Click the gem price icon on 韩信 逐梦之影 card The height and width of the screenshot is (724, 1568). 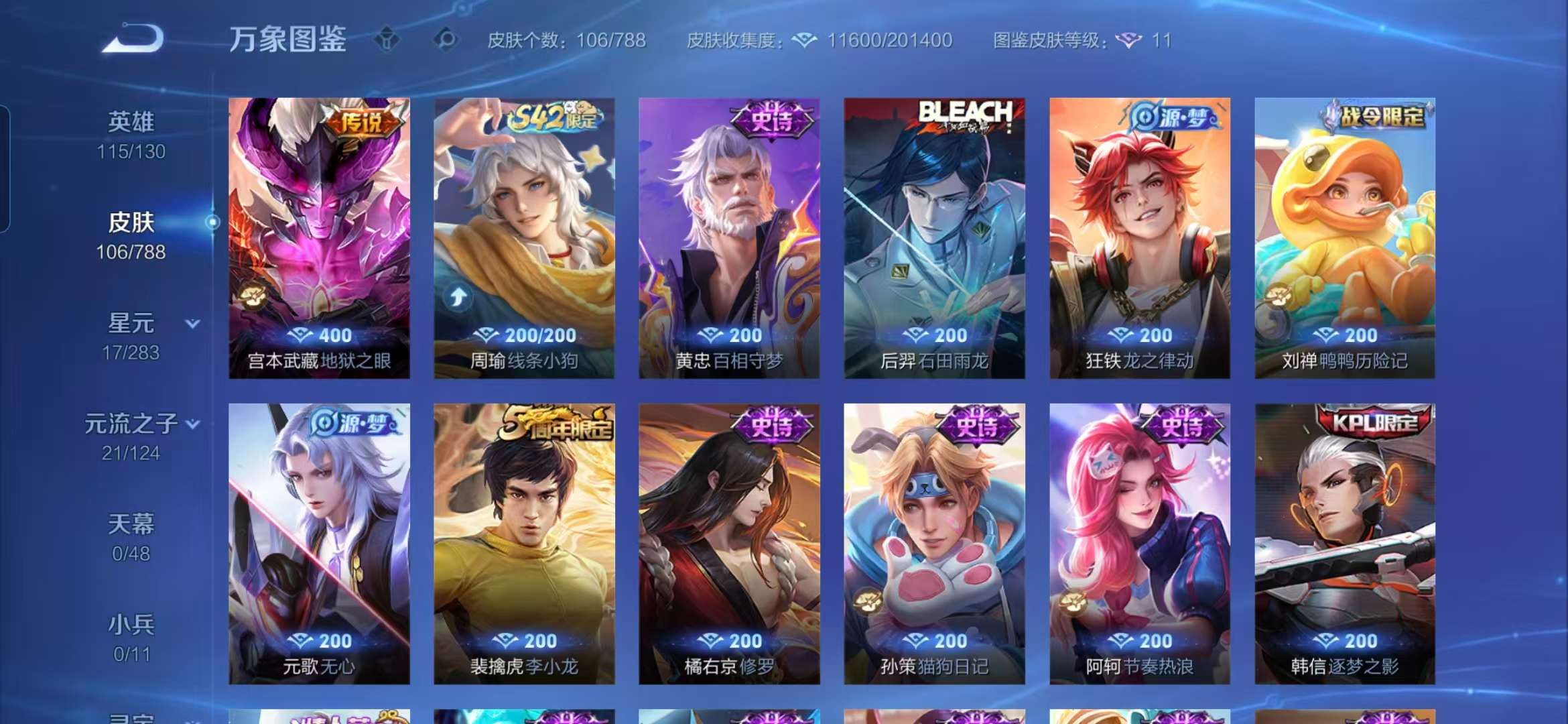point(1327,641)
